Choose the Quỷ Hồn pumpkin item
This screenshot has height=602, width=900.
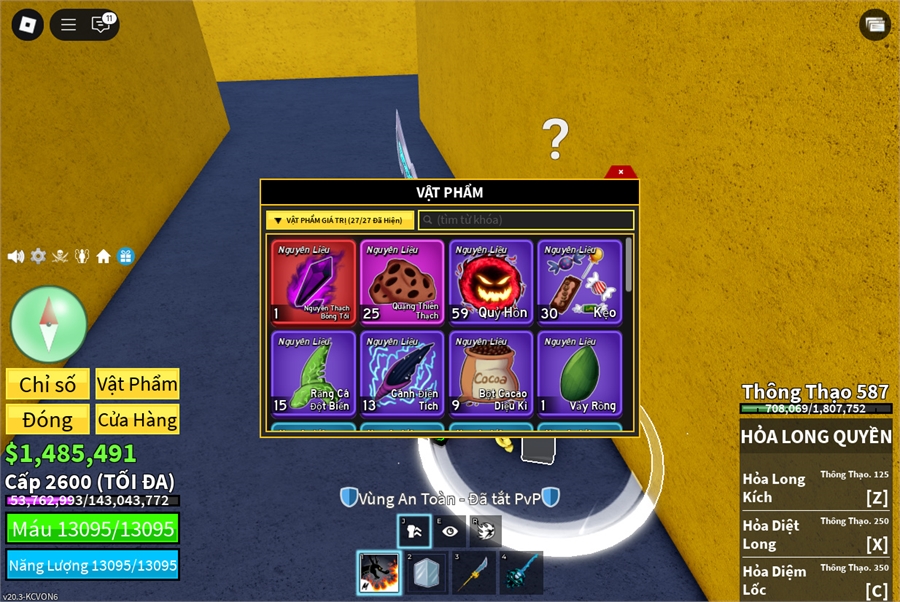[490, 283]
